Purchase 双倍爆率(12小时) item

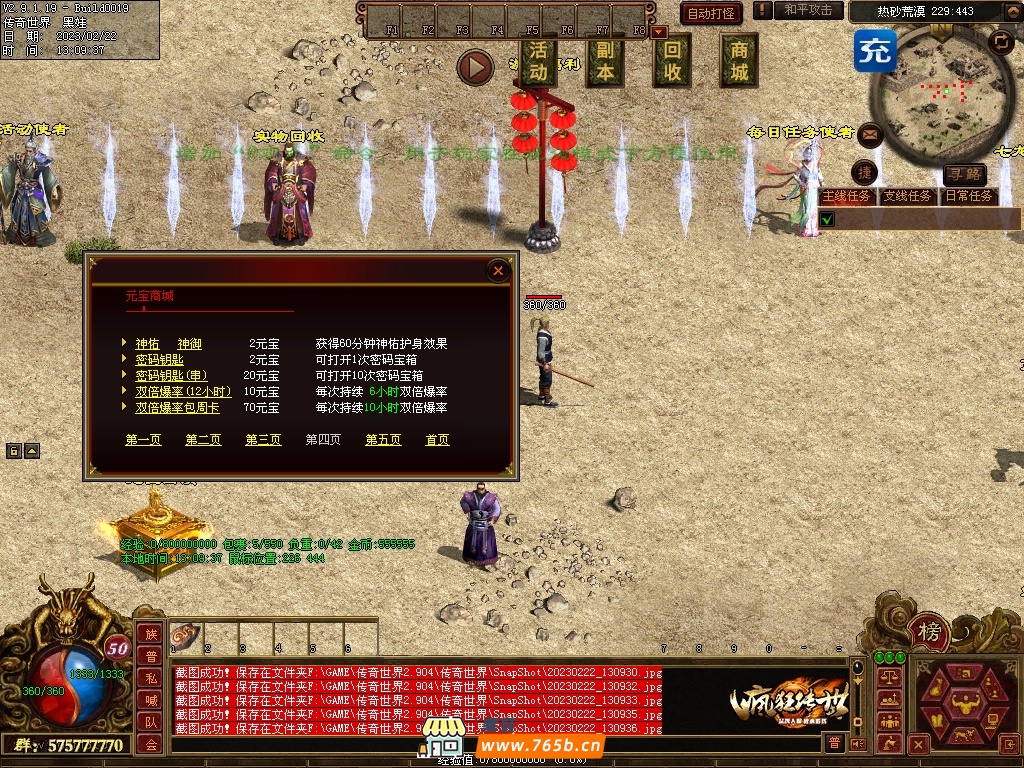coord(183,391)
